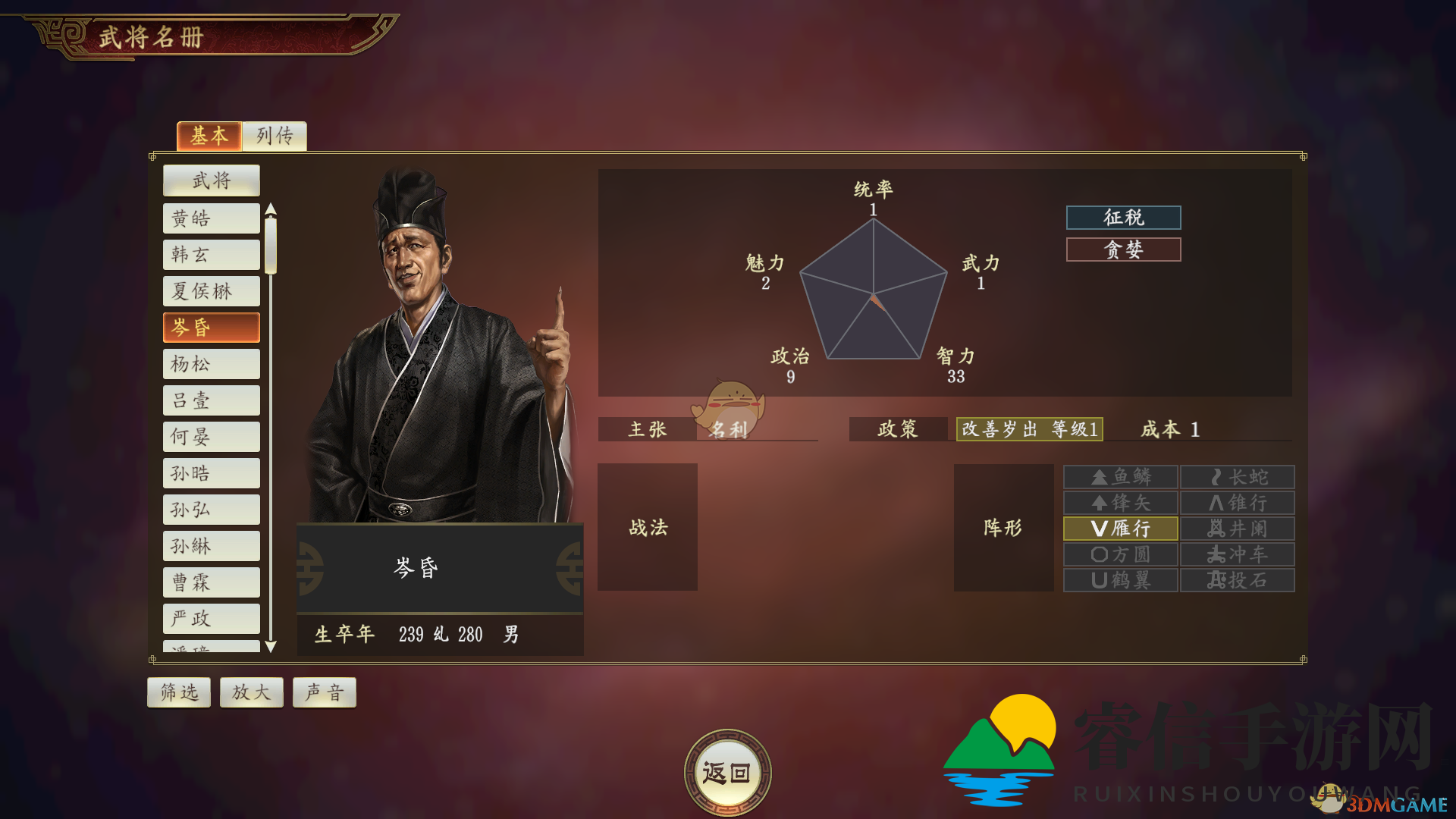Pick the 投石 (Catapult) formation
The width and height of the screenshot is (1456, 819).
[1237, 579]
